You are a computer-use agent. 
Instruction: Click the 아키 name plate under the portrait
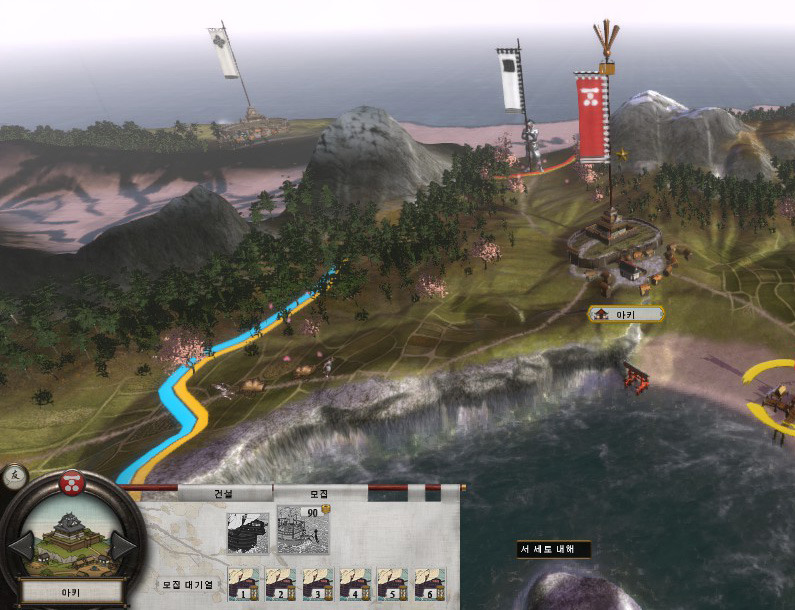pyautogui.click(x=71, y=591)
